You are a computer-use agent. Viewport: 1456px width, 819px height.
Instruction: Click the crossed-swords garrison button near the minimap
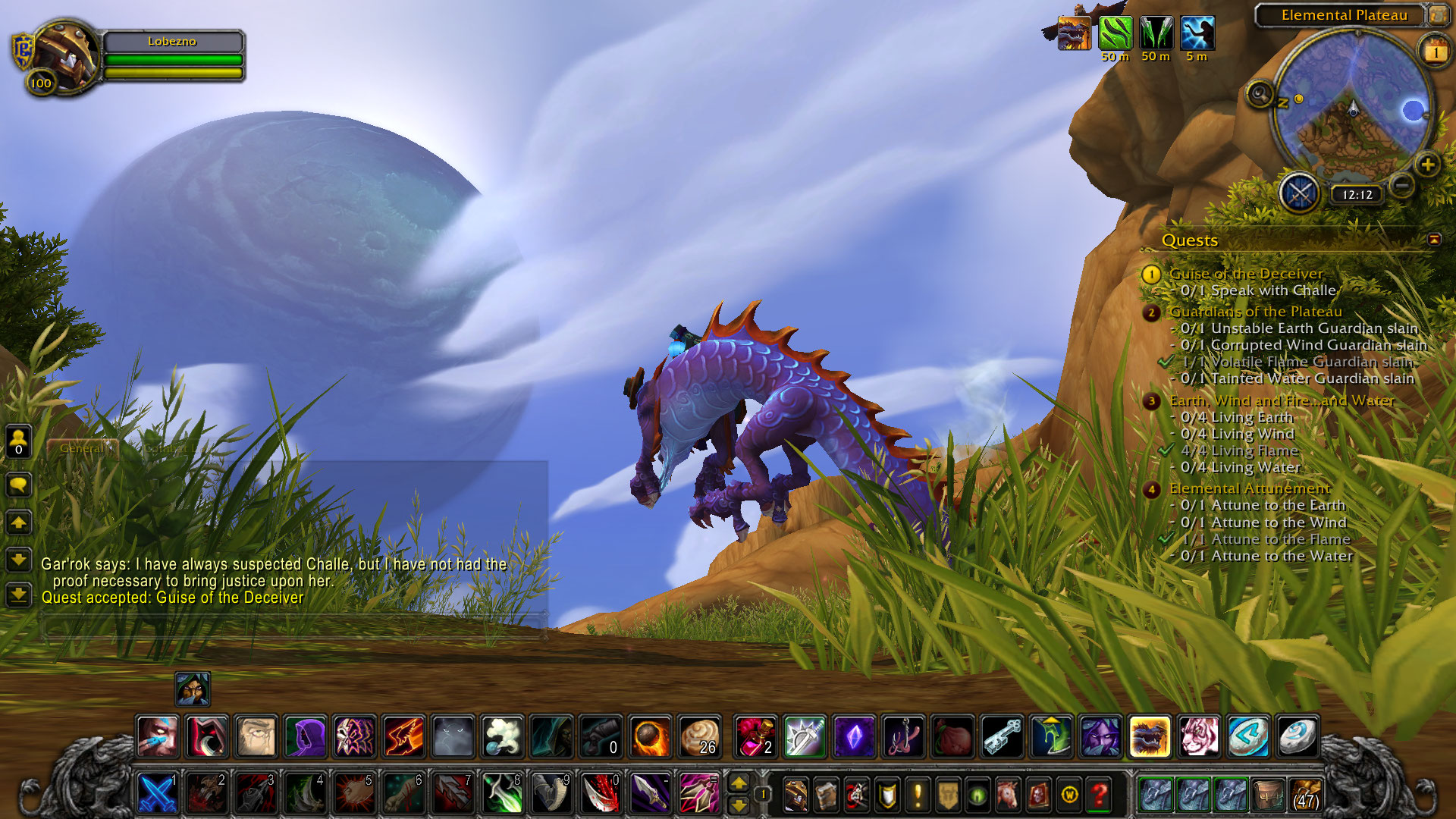[x=1300, y=193]
